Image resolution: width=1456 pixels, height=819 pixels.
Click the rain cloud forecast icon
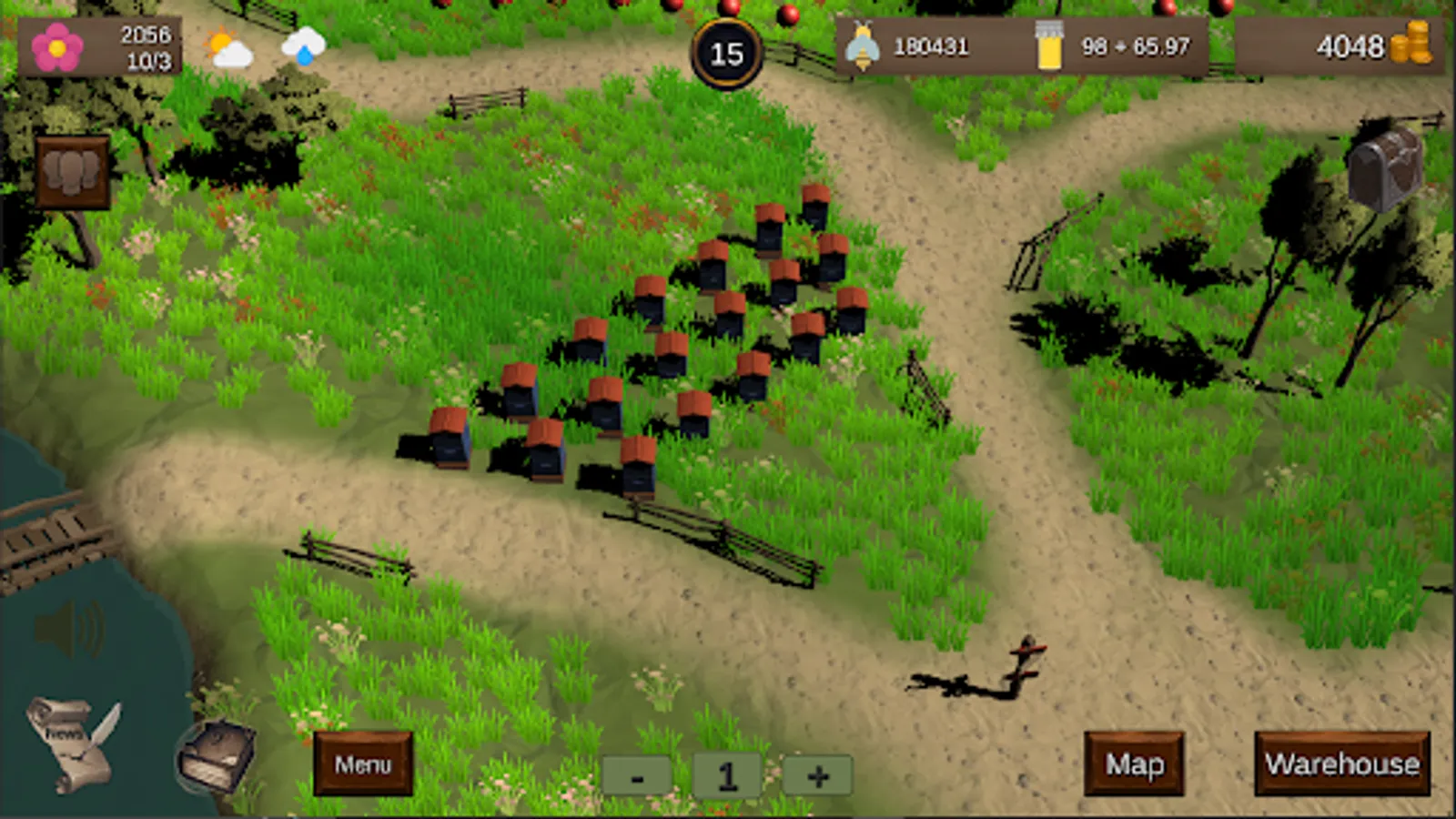point(303,45)
